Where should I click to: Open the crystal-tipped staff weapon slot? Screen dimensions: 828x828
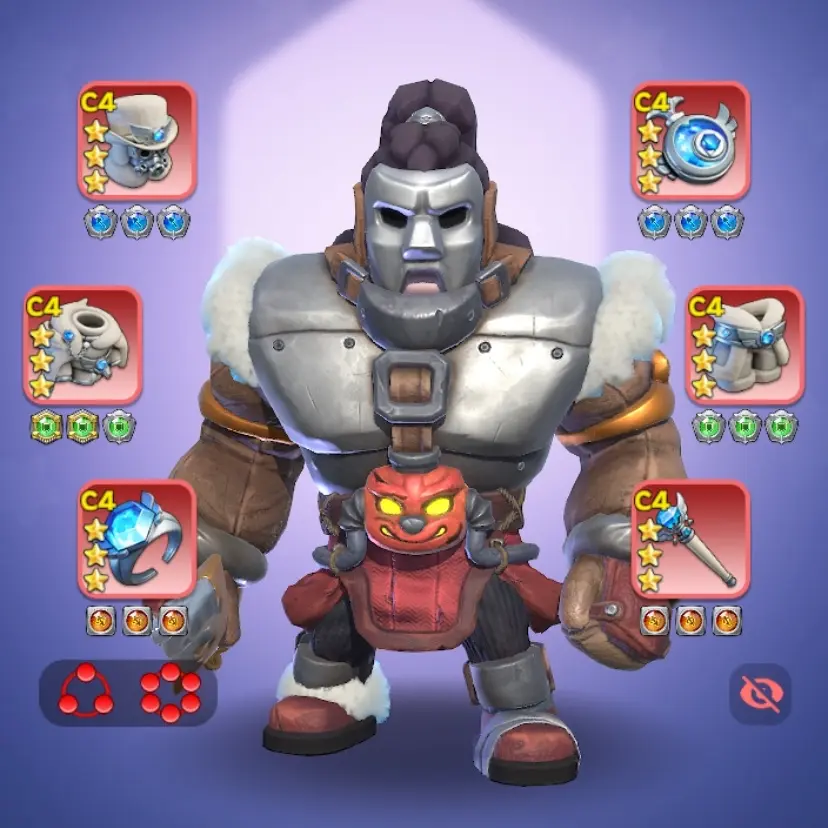pyautogui.click(x=690, y=540)
